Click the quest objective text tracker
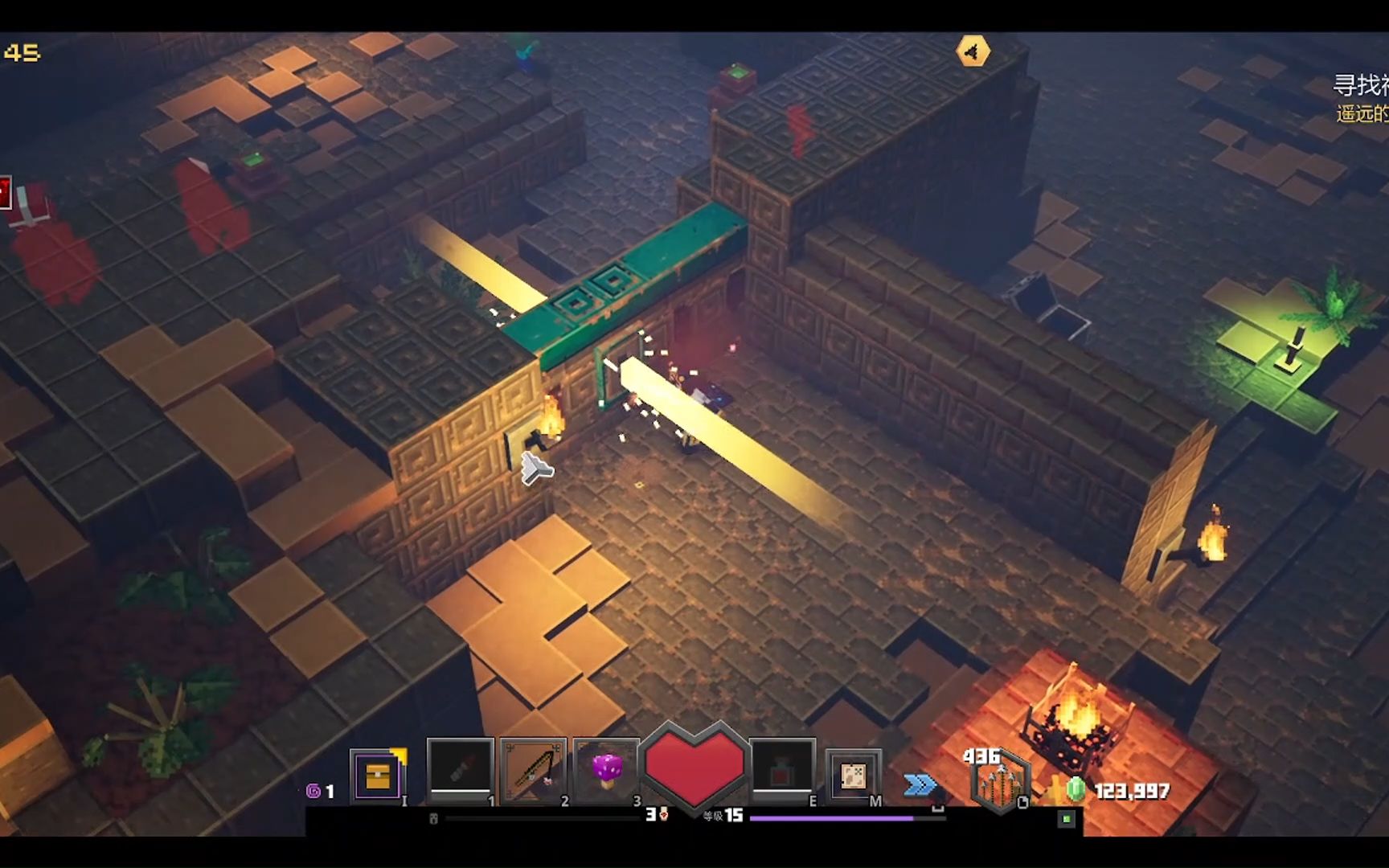This screenshot has height=868, width=1389. coord(1360,98)
